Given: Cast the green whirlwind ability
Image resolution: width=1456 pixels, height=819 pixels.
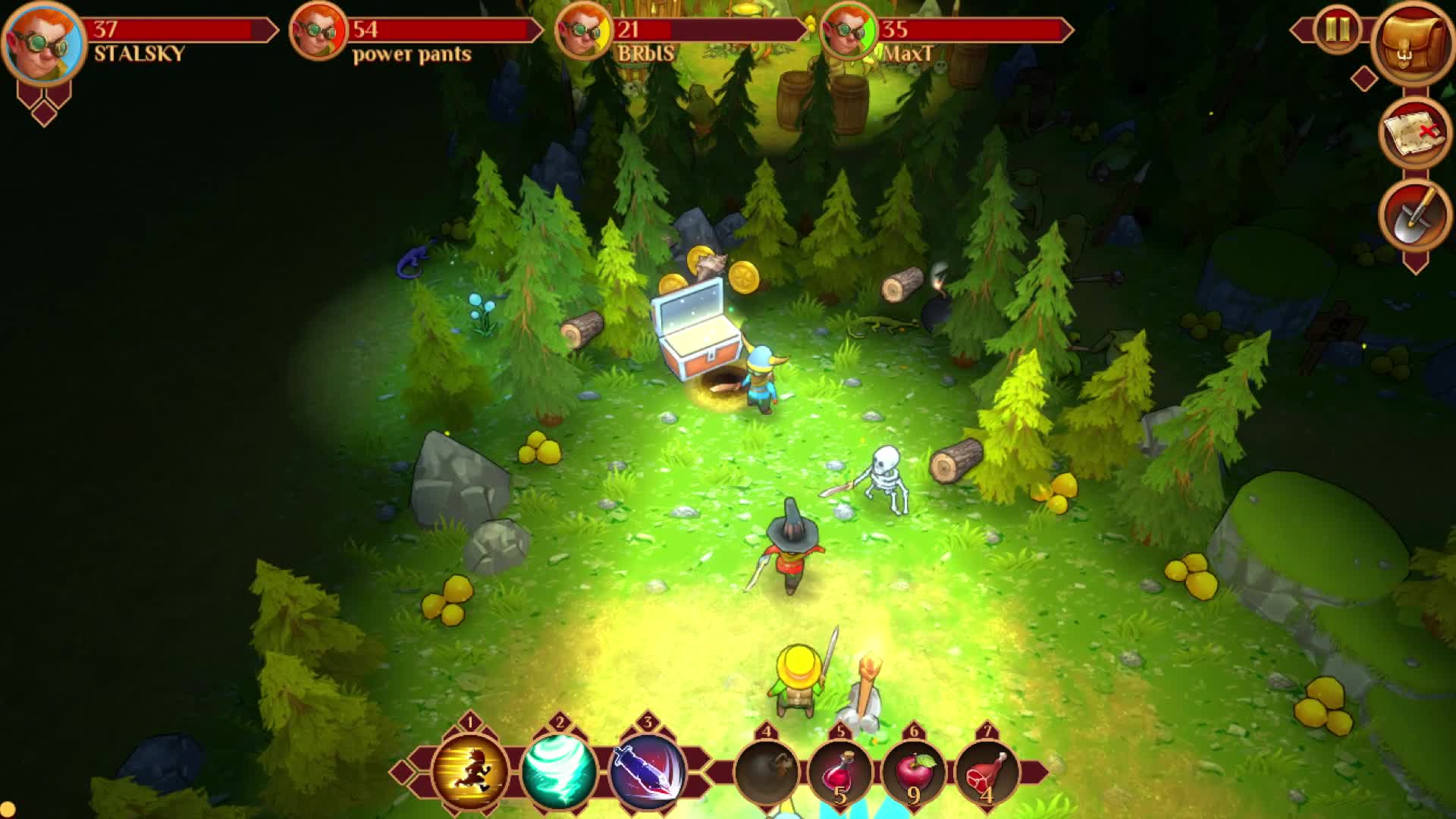Looking at the screenshot, I should pyautogui.click(x=559, y=770).
